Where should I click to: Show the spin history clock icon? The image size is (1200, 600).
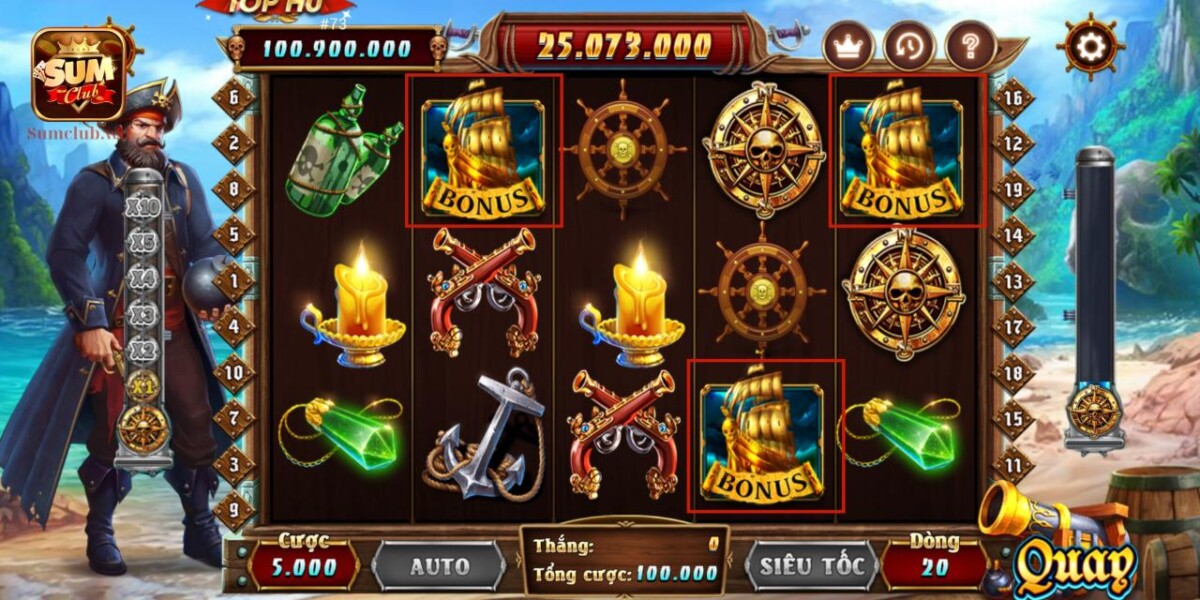pos(909,46)
